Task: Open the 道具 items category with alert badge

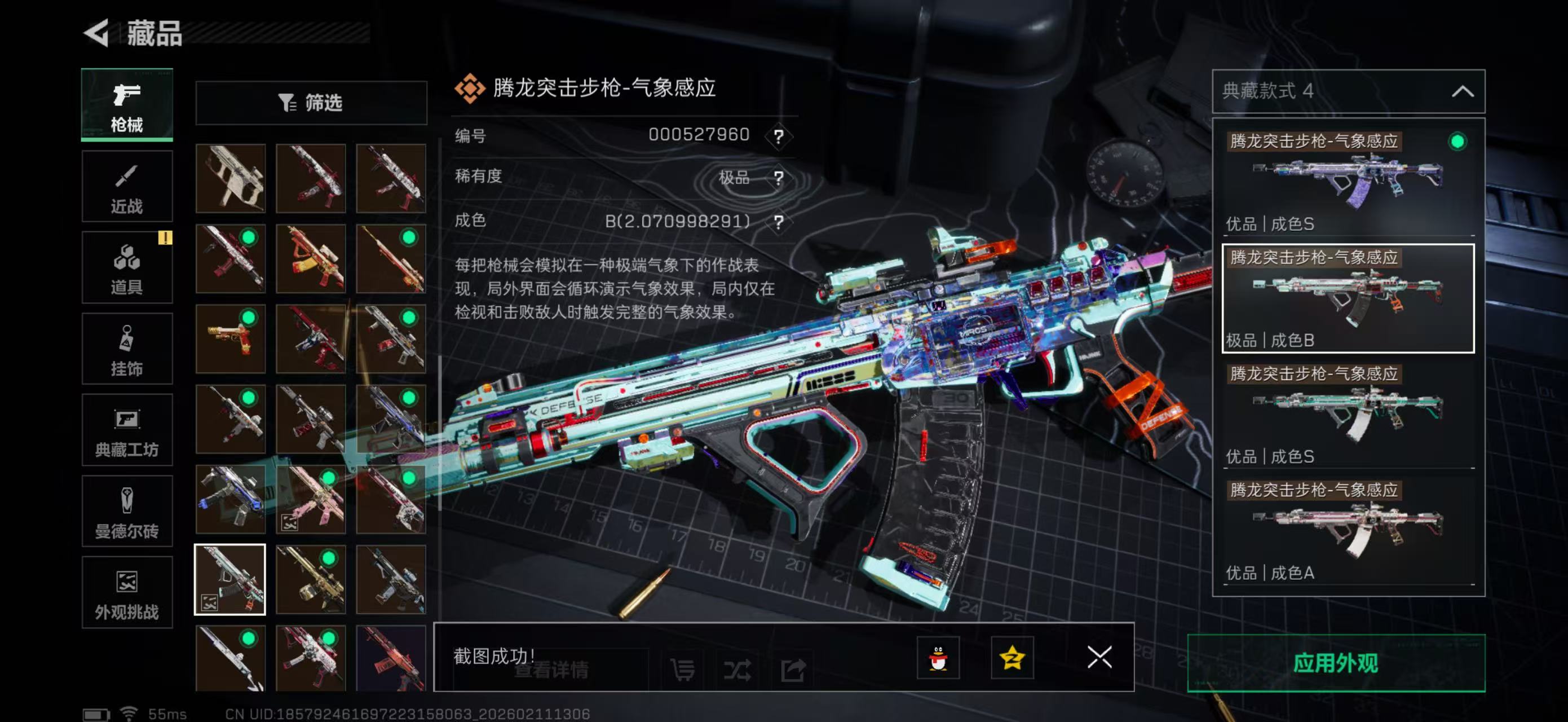Action: click(x=127, y=268)
